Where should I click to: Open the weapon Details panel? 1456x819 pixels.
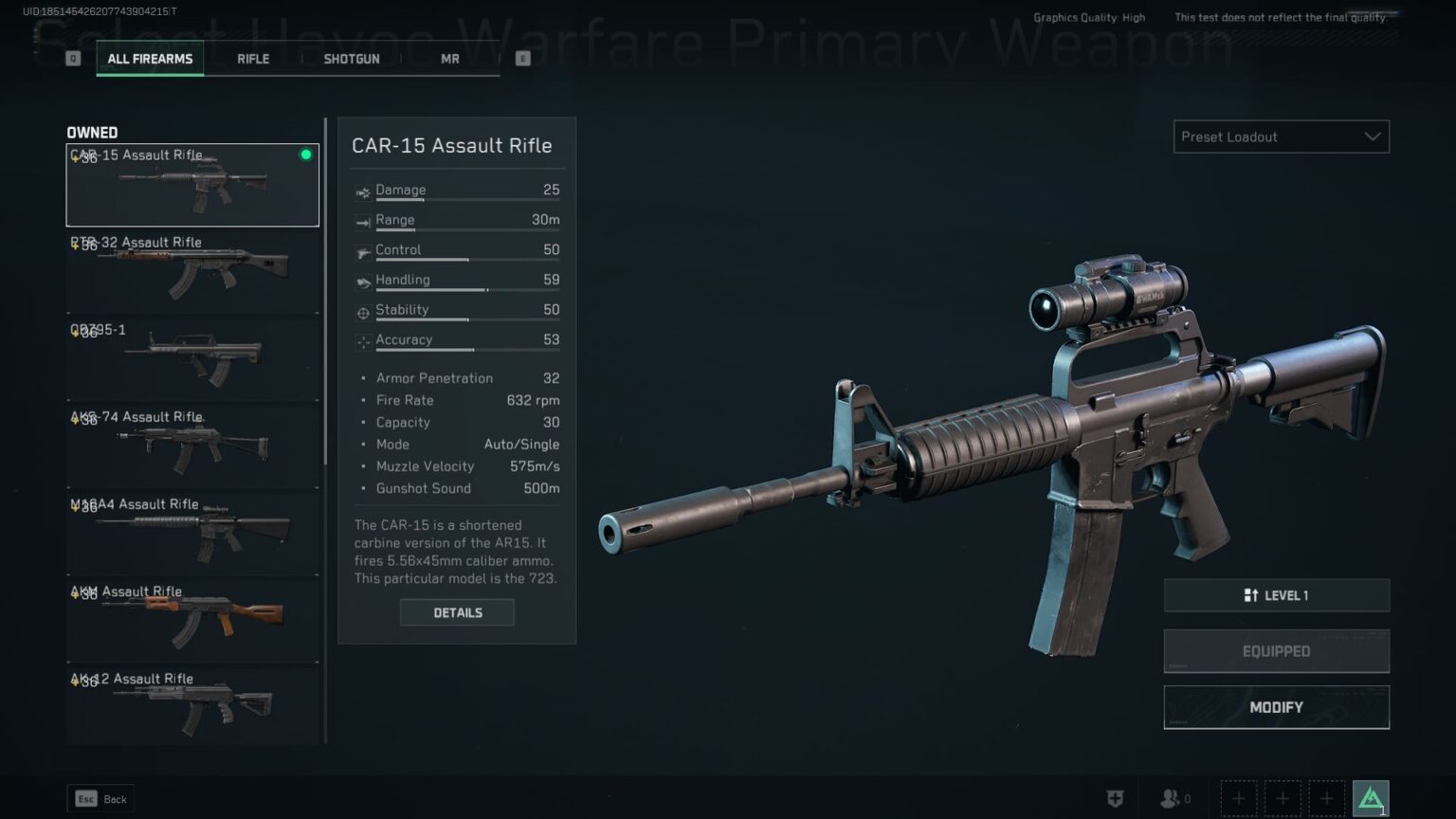[457, 612]
